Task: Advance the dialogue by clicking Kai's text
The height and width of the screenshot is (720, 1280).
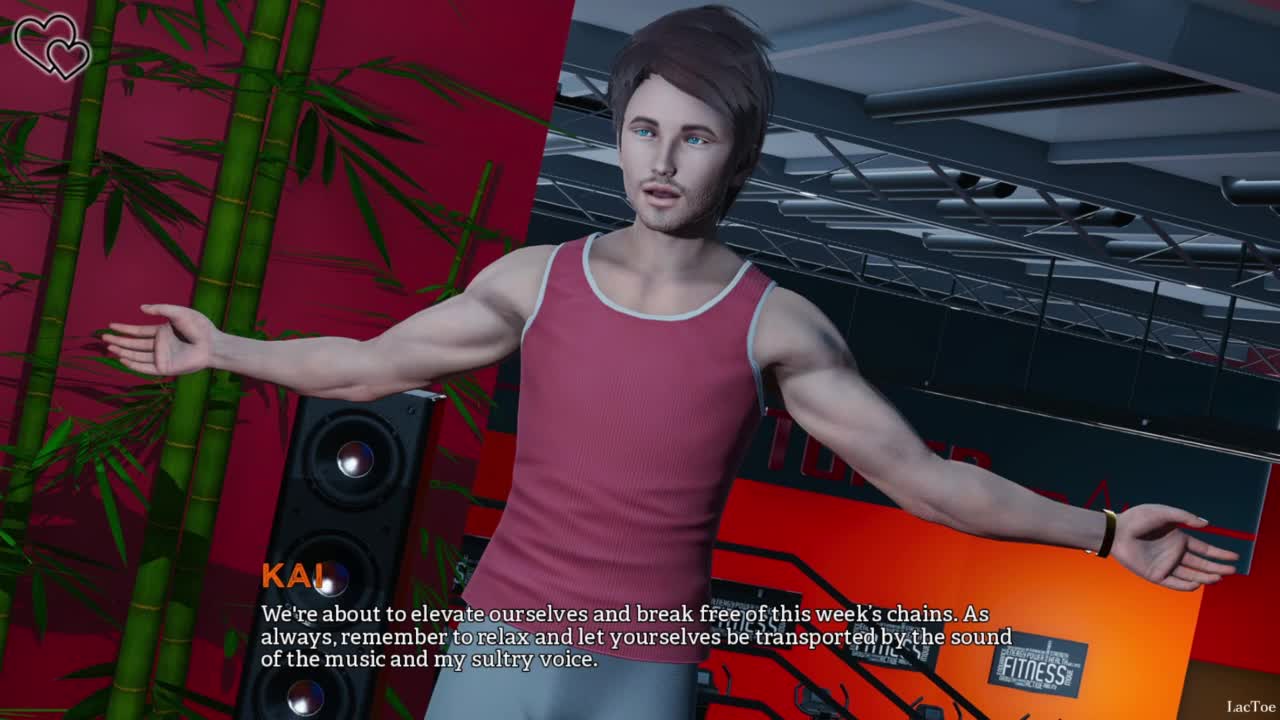Action: [635, 636]
